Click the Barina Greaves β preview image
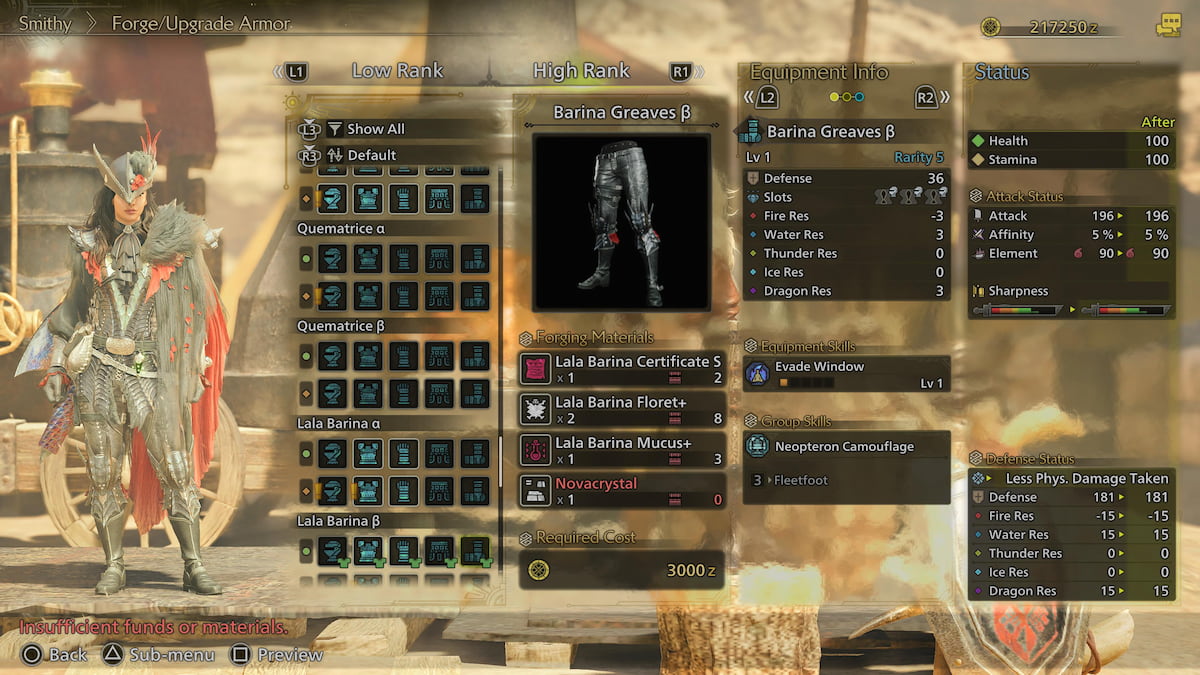This screenshot has width=1200, height=675. click(x=621, y=221)
